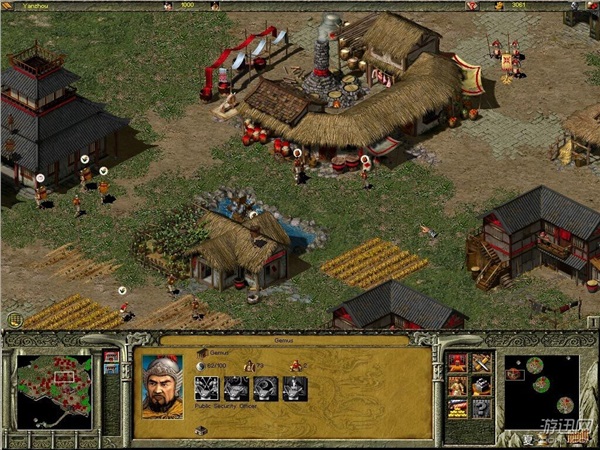Image resolution: width=600 pixels, height=450 pixels.
Task: Select the standing officer command icon
Action: tap(457, 385)
